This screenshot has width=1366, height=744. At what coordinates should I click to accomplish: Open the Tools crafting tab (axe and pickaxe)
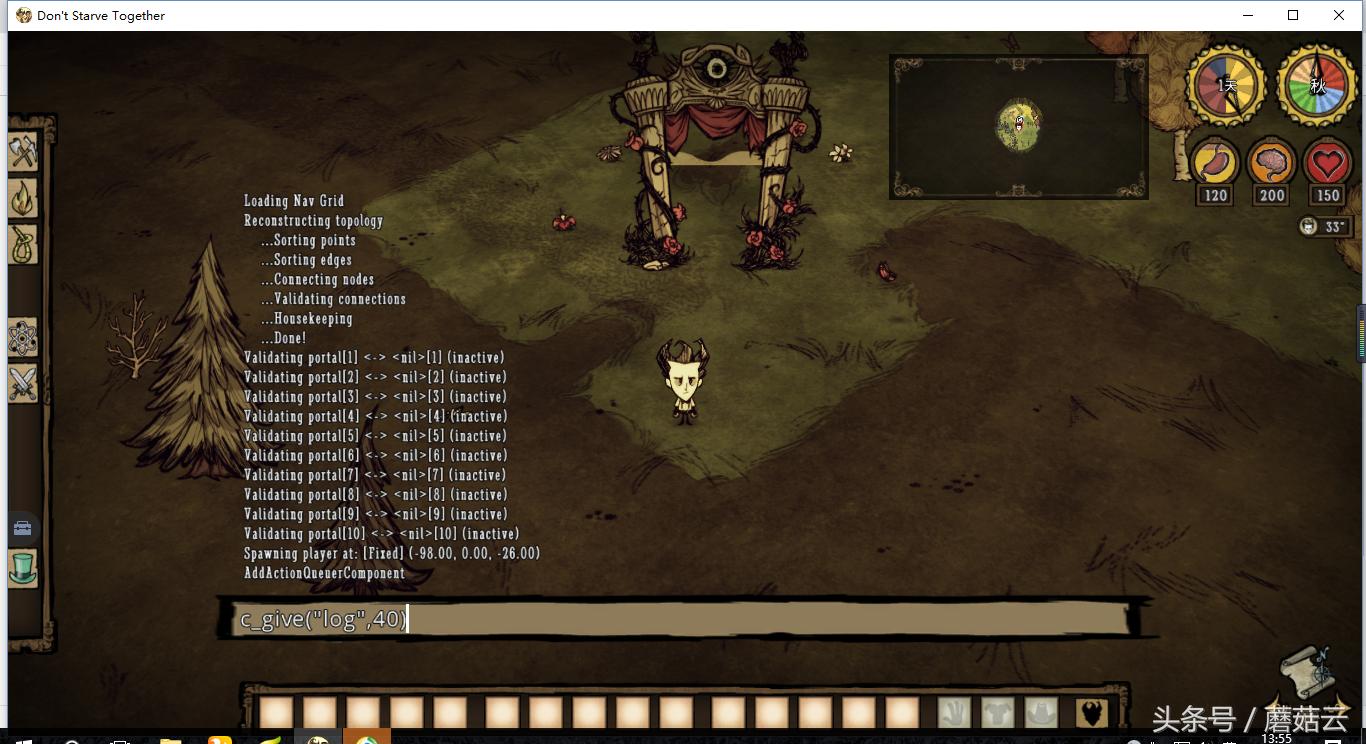(23, 152)
